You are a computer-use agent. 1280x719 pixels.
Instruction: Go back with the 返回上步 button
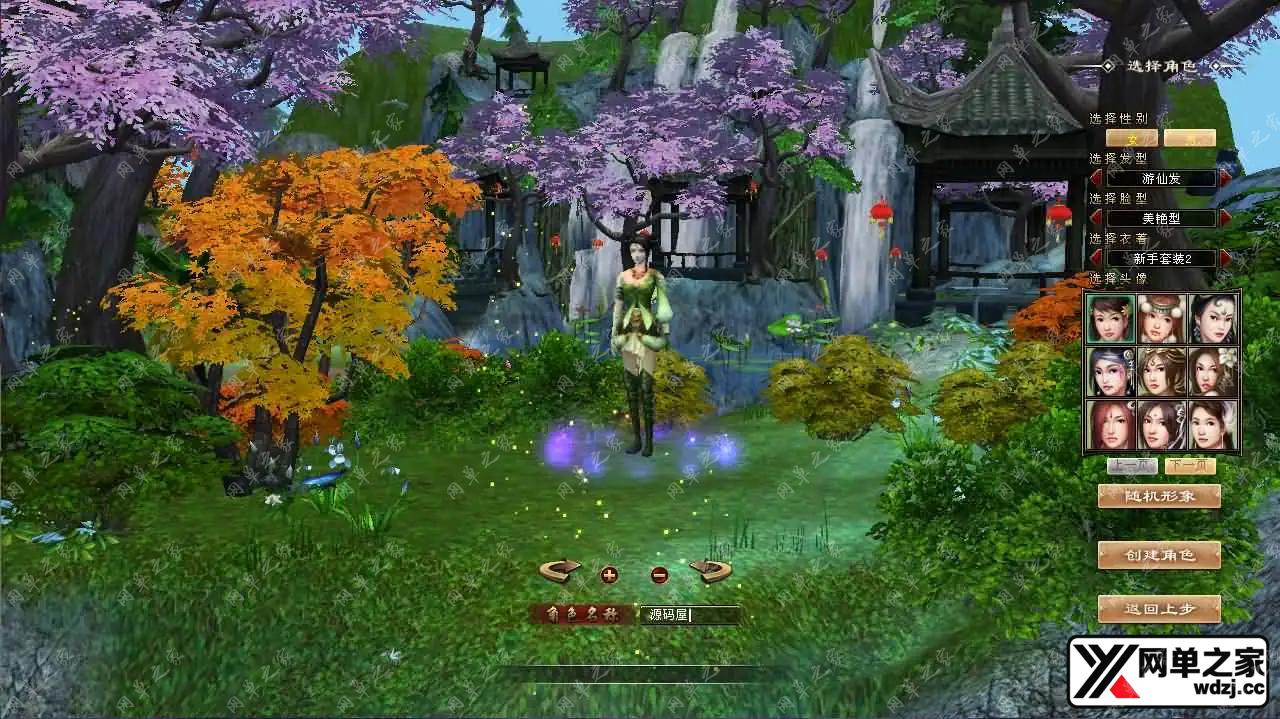(1159, 608)
